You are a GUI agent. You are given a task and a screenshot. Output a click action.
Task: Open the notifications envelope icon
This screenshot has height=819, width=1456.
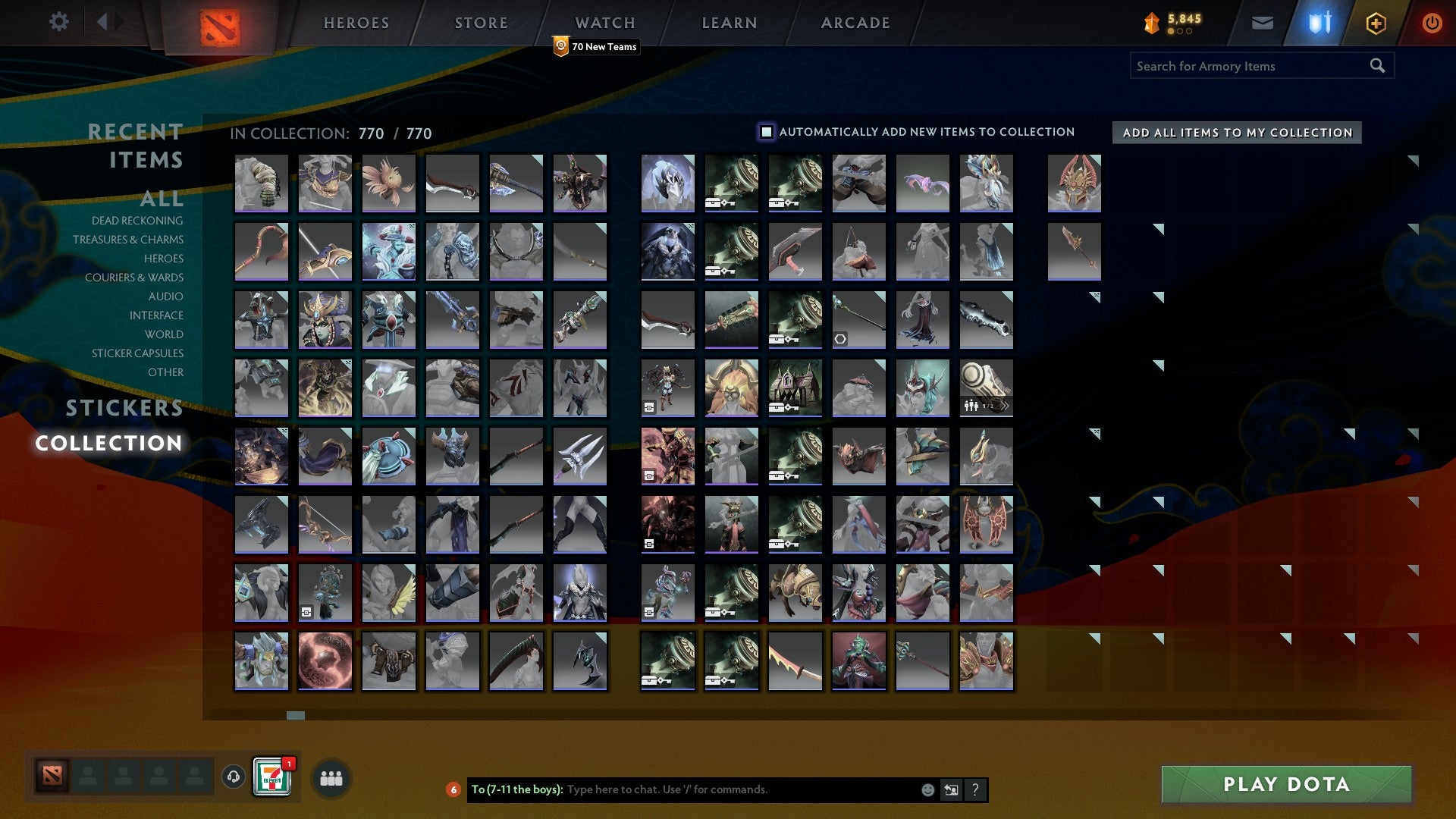pos(1263,23)
